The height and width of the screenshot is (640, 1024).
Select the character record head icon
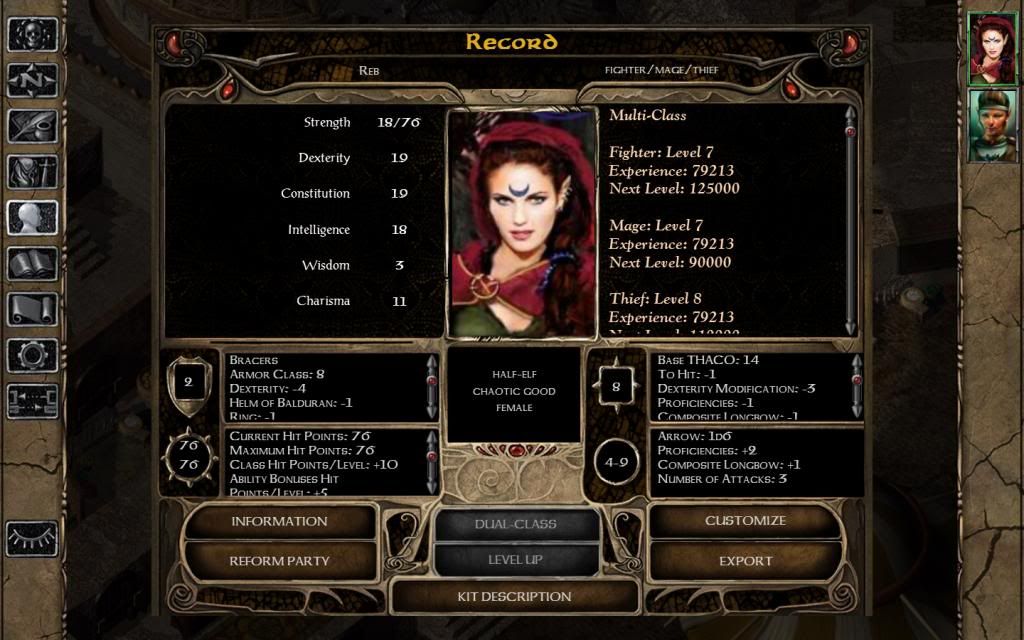[32, 218]
